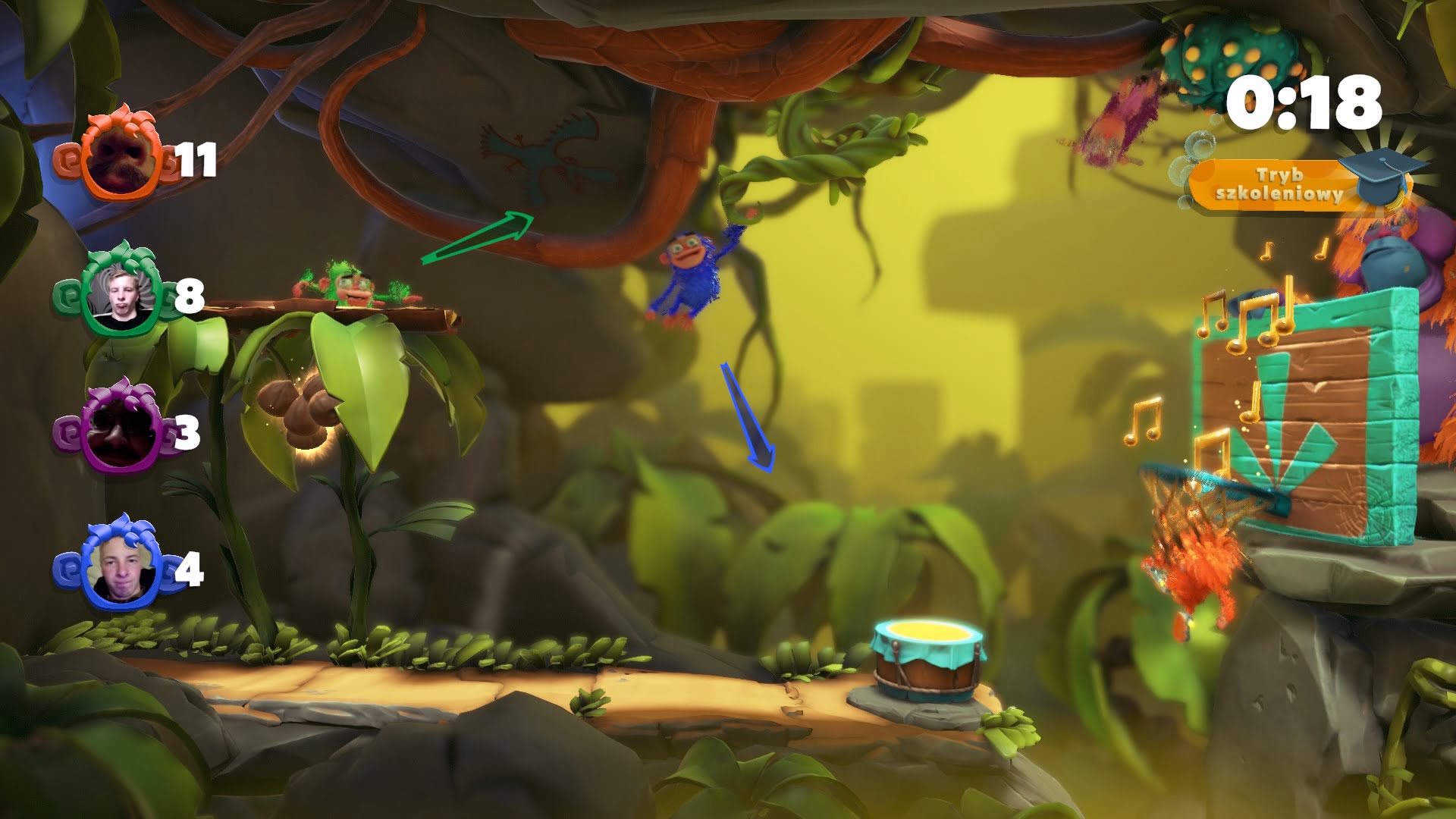
Task: Select the purple player portrait
Action: (118, 434)
